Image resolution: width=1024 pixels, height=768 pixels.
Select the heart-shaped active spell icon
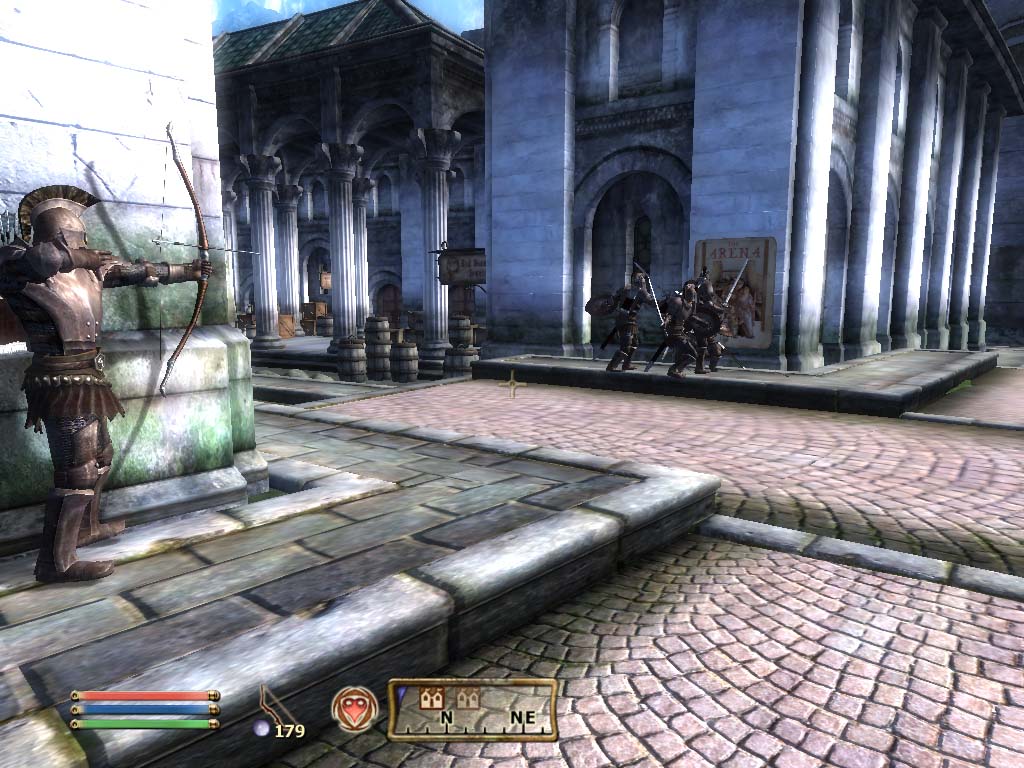point(354,708)
